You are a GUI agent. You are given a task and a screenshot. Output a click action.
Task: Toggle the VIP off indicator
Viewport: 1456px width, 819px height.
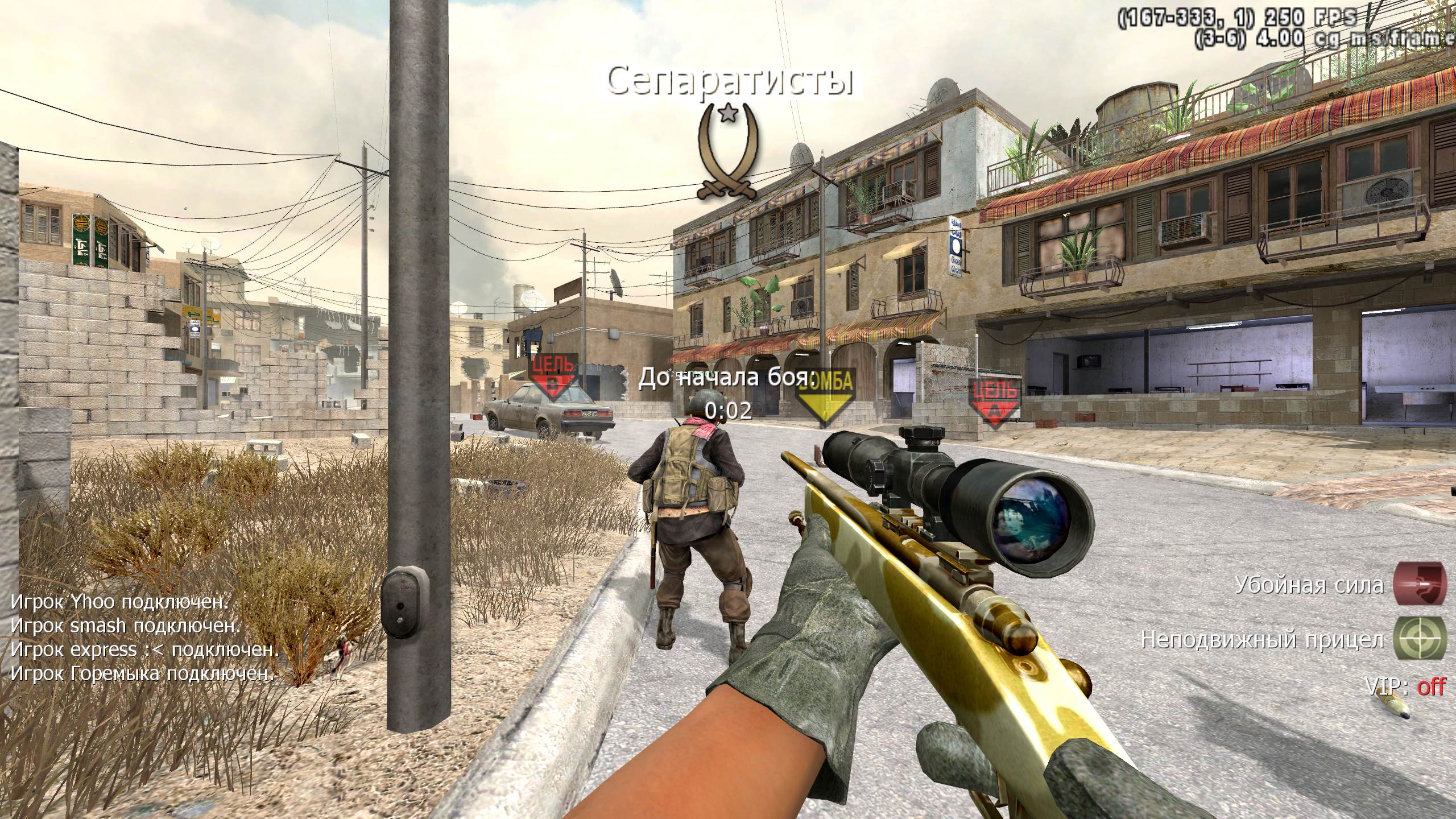[1405, 687]
